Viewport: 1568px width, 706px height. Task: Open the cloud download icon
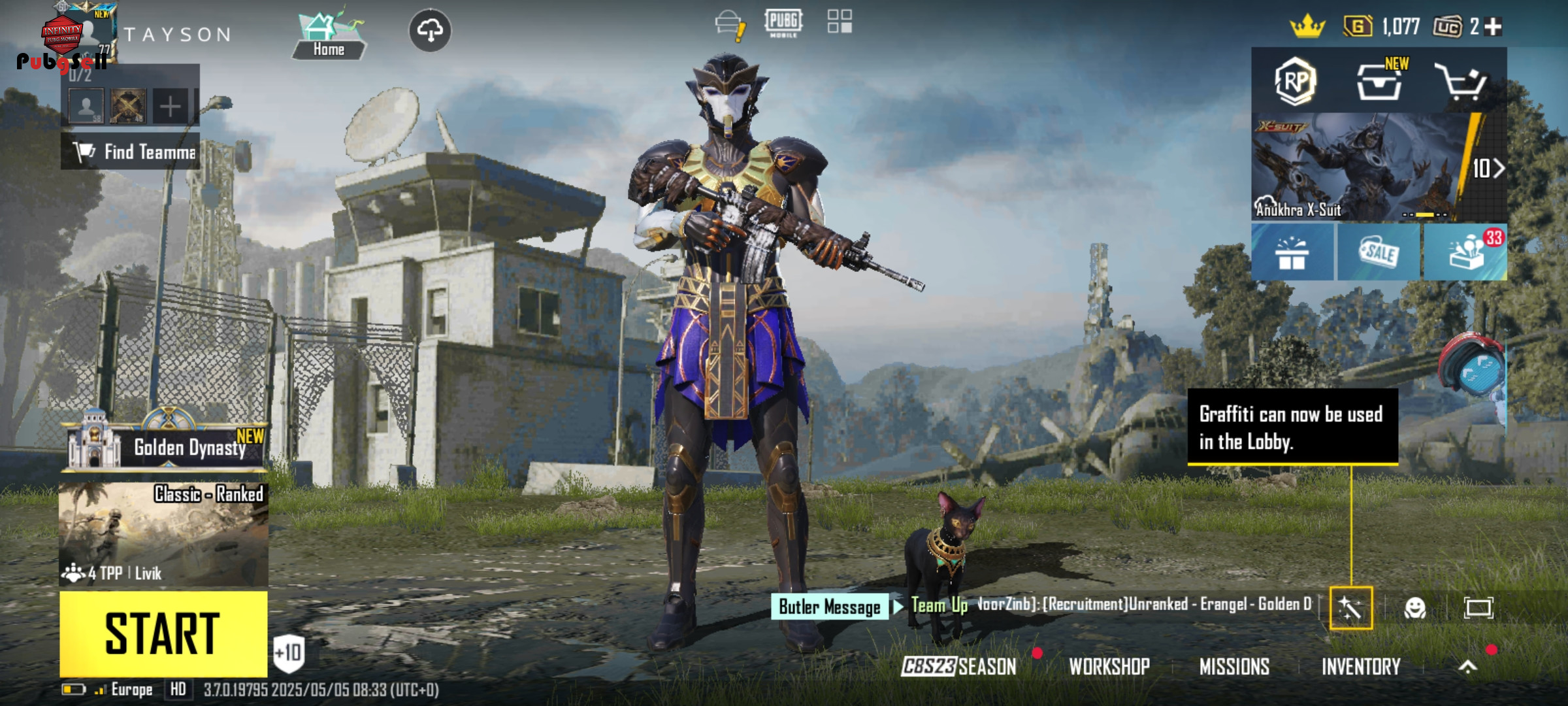(x=430, y=30)
